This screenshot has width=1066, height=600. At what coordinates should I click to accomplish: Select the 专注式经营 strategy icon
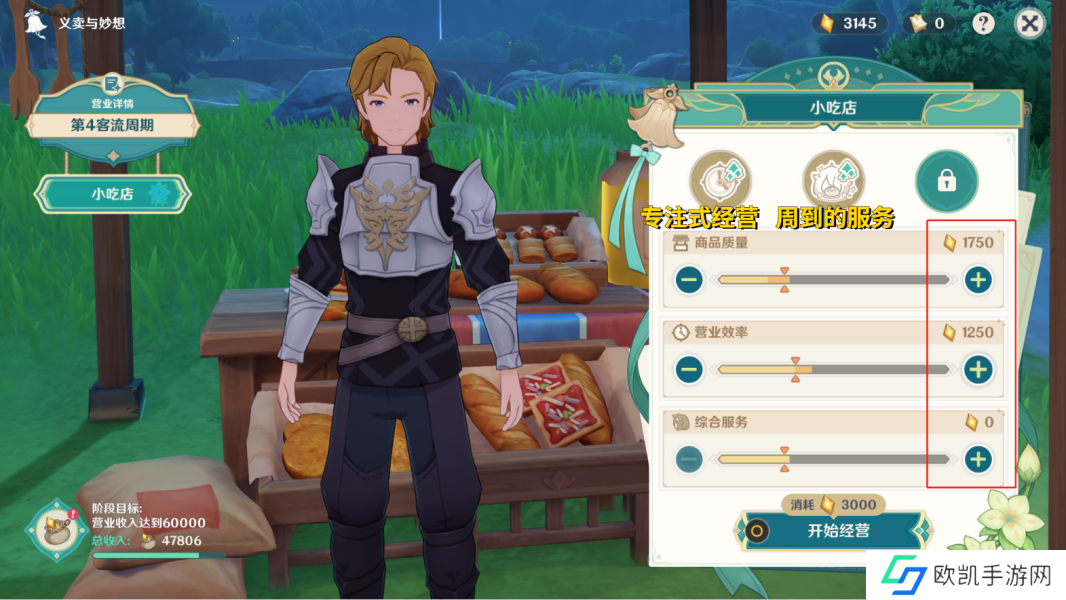pyautogui.click(x=720, y=181)
